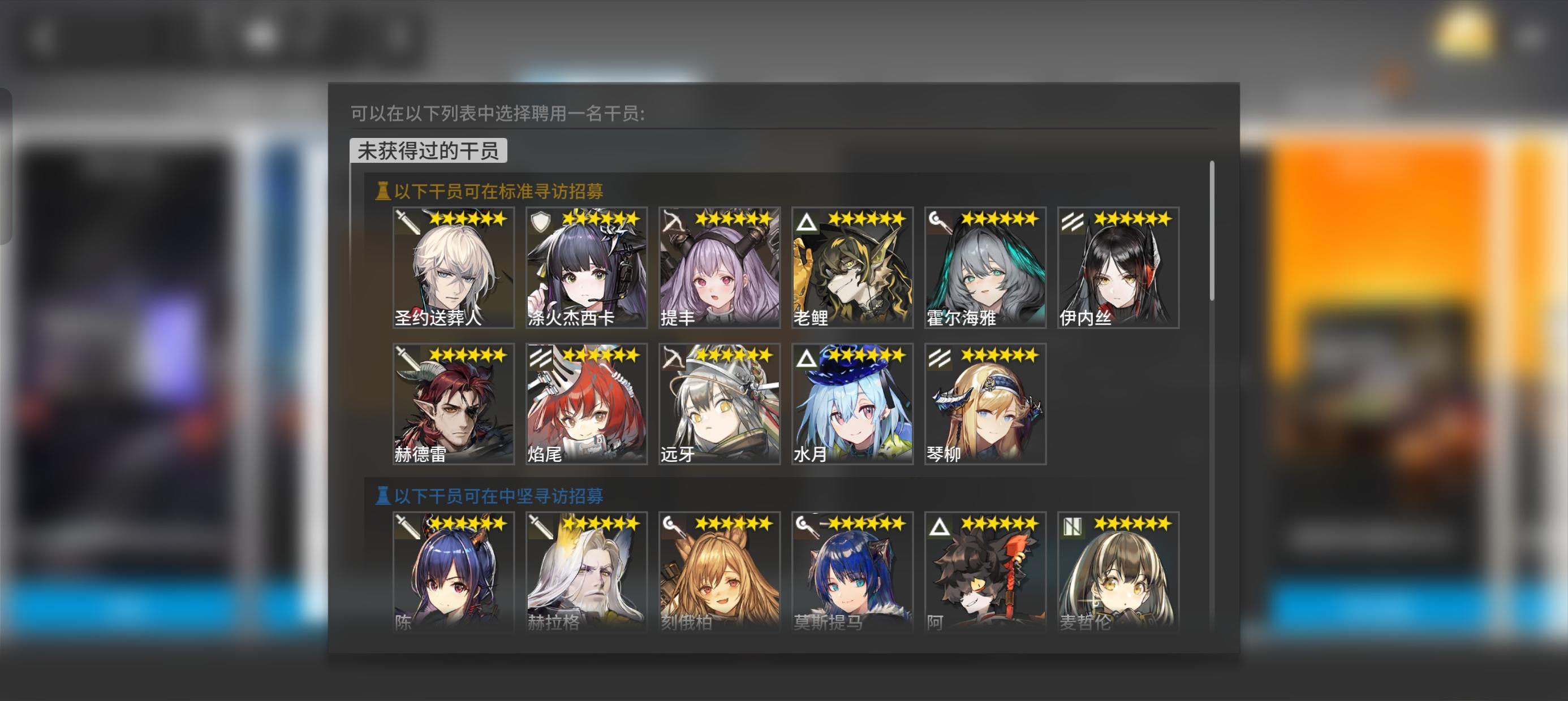Click the Medic icon on 麦哲伦's card

(1073, 527)
